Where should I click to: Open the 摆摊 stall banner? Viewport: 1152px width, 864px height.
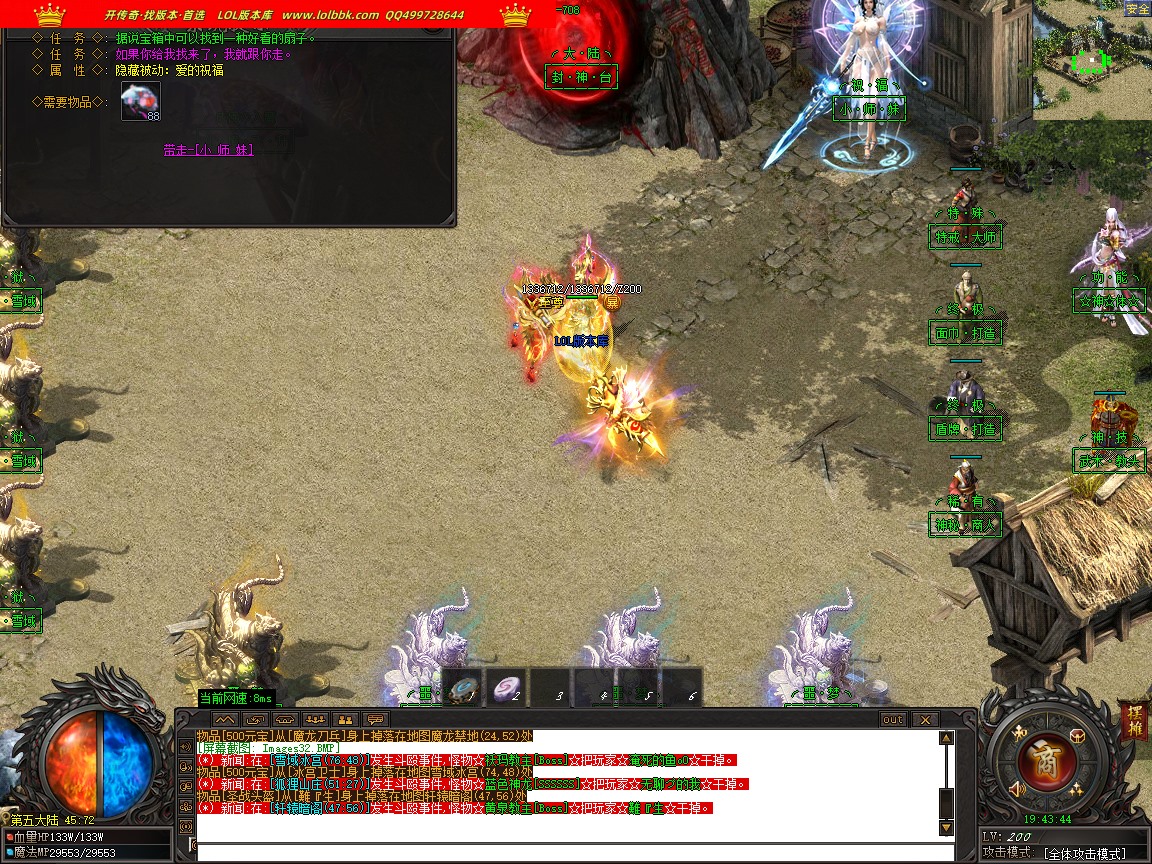[x=1133, y=721]
